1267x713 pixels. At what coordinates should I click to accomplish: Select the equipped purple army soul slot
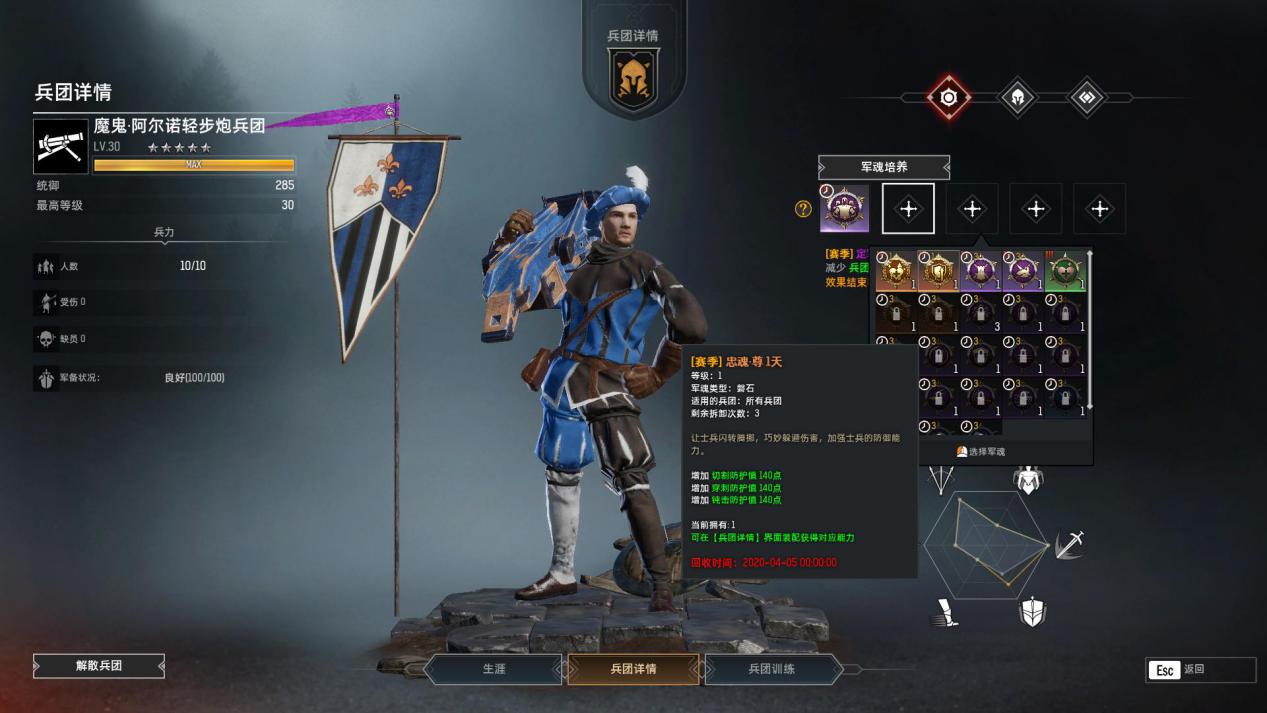pos(844,209)
